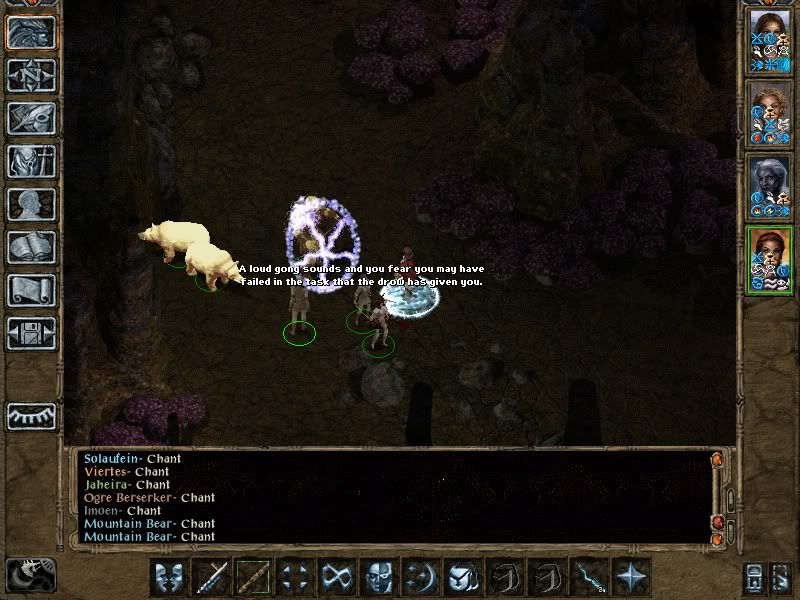Screen dimensions: 800x600
Task: Activate the infinity-symbol action icon
Action: coord(337,576)
